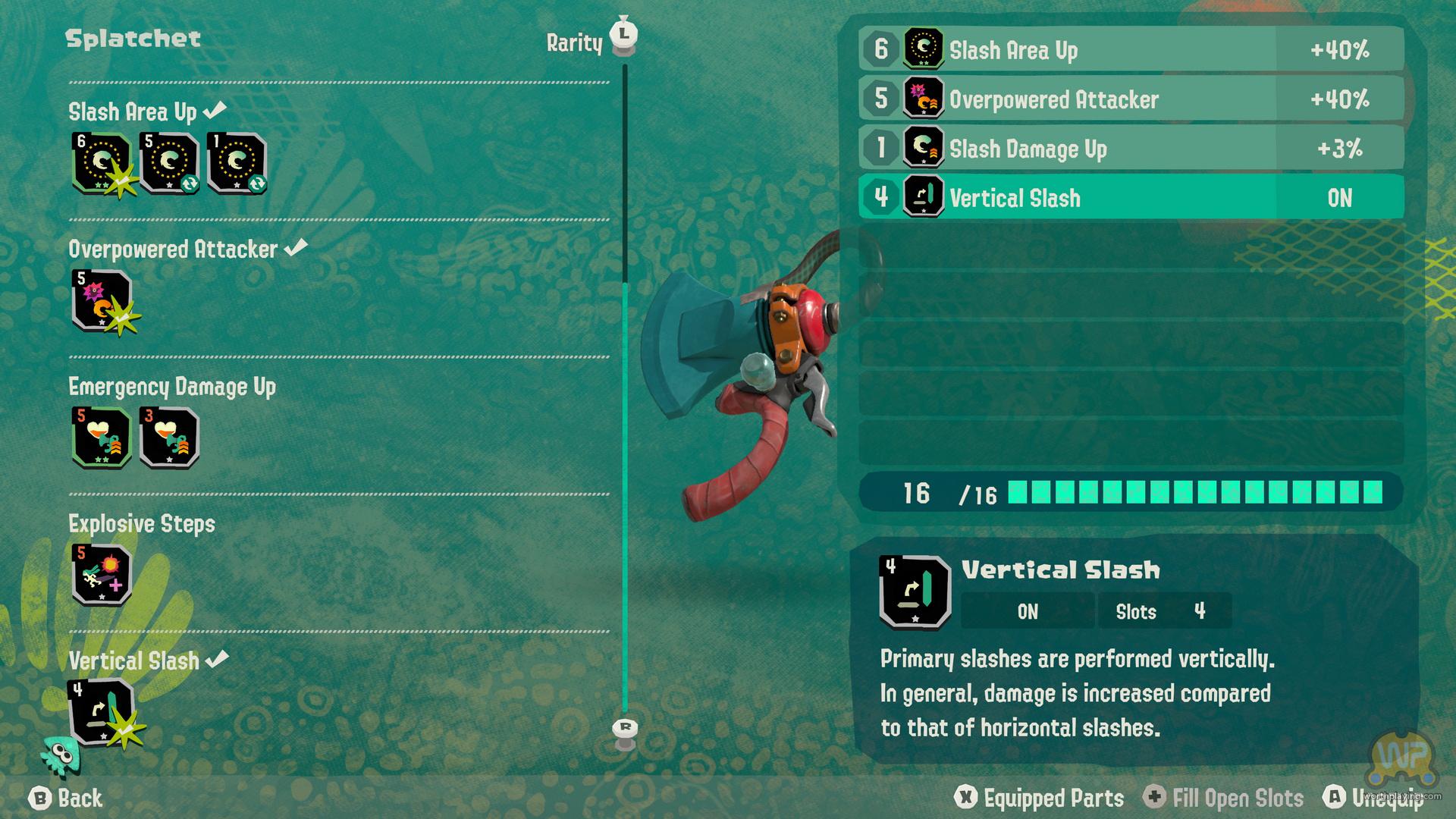The image size is (1456, 819).
Task: Pick the level 1 Slash Area Up chip
Action: (x=236, y=163)
